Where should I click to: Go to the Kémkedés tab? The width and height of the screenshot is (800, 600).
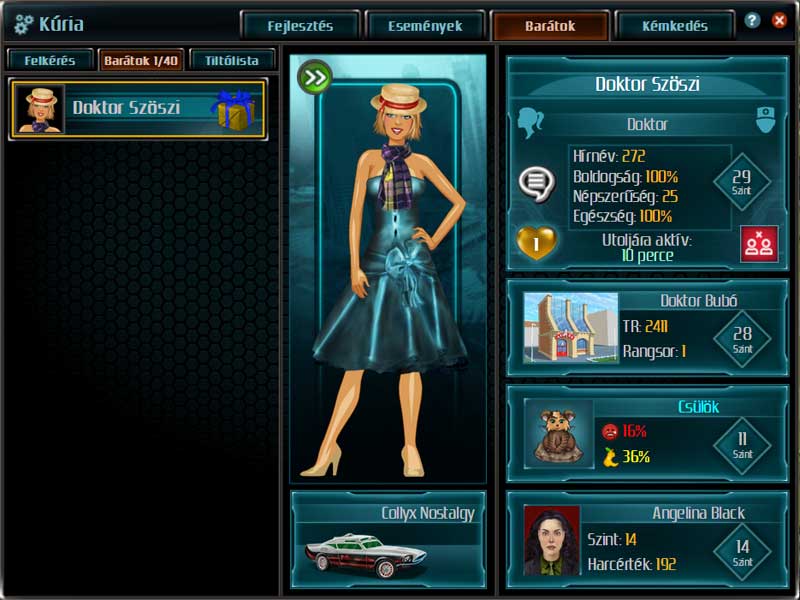675,26
